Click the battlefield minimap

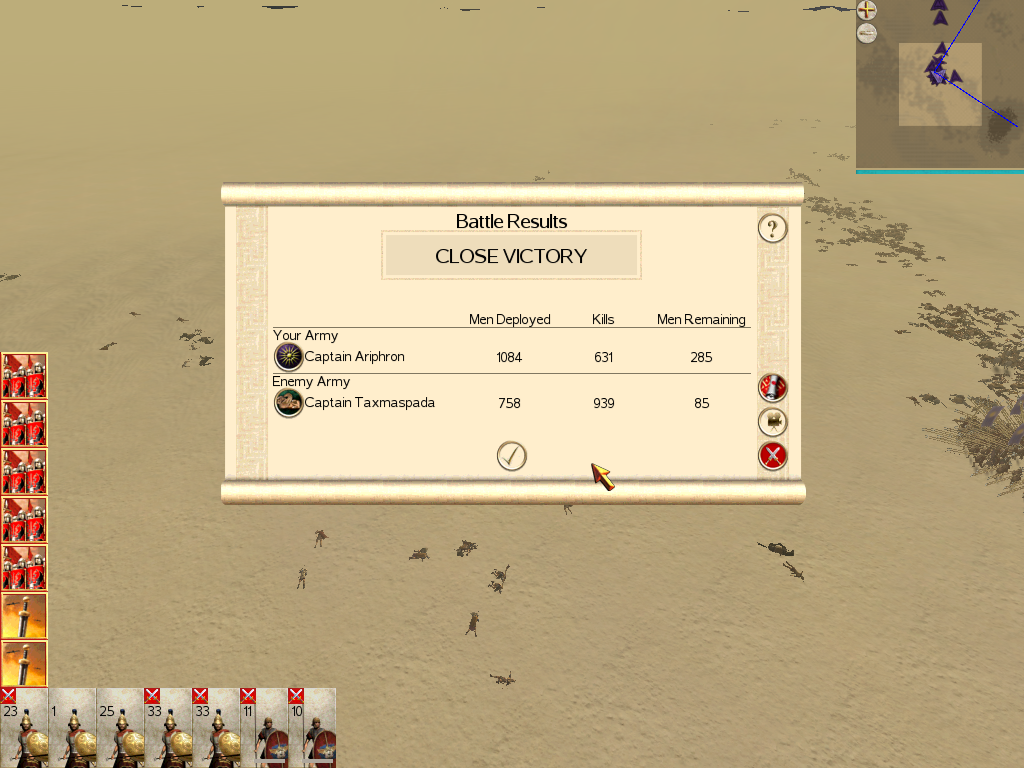pyautogui.click(x=940, y=86)
